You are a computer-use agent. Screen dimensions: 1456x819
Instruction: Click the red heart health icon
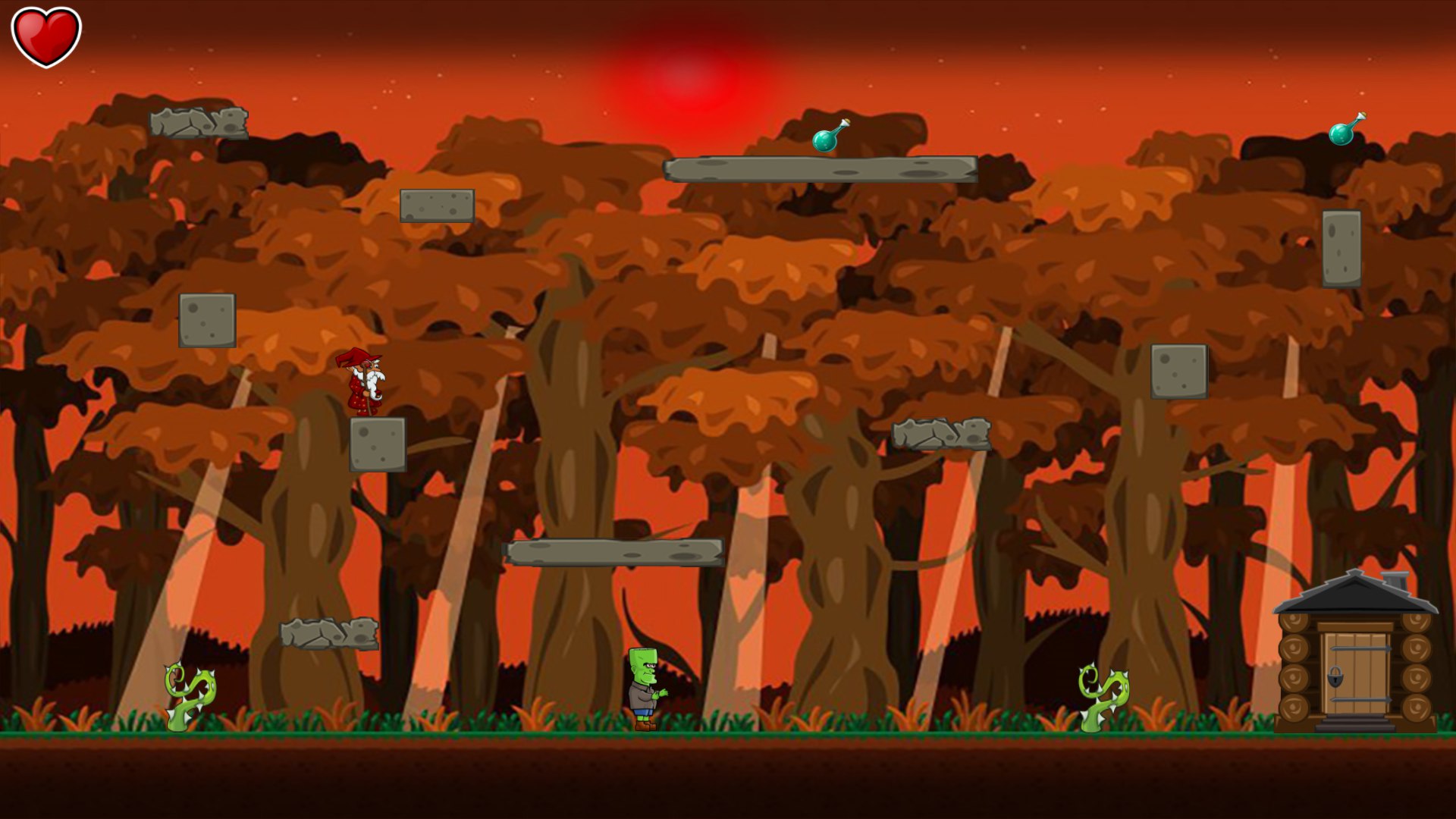pyautogui.click(x=45, y=34)
